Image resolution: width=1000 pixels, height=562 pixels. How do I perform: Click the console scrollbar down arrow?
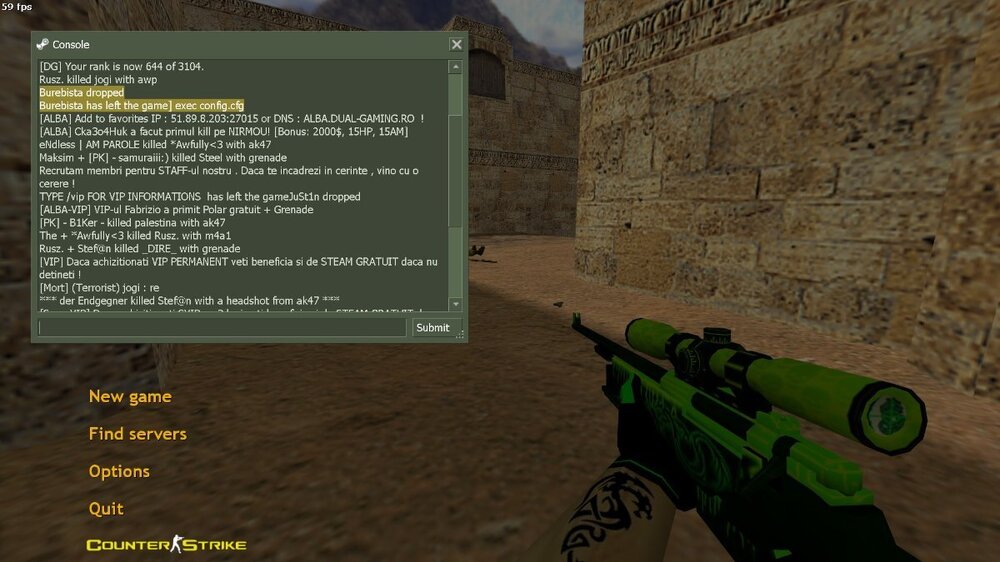456,304
